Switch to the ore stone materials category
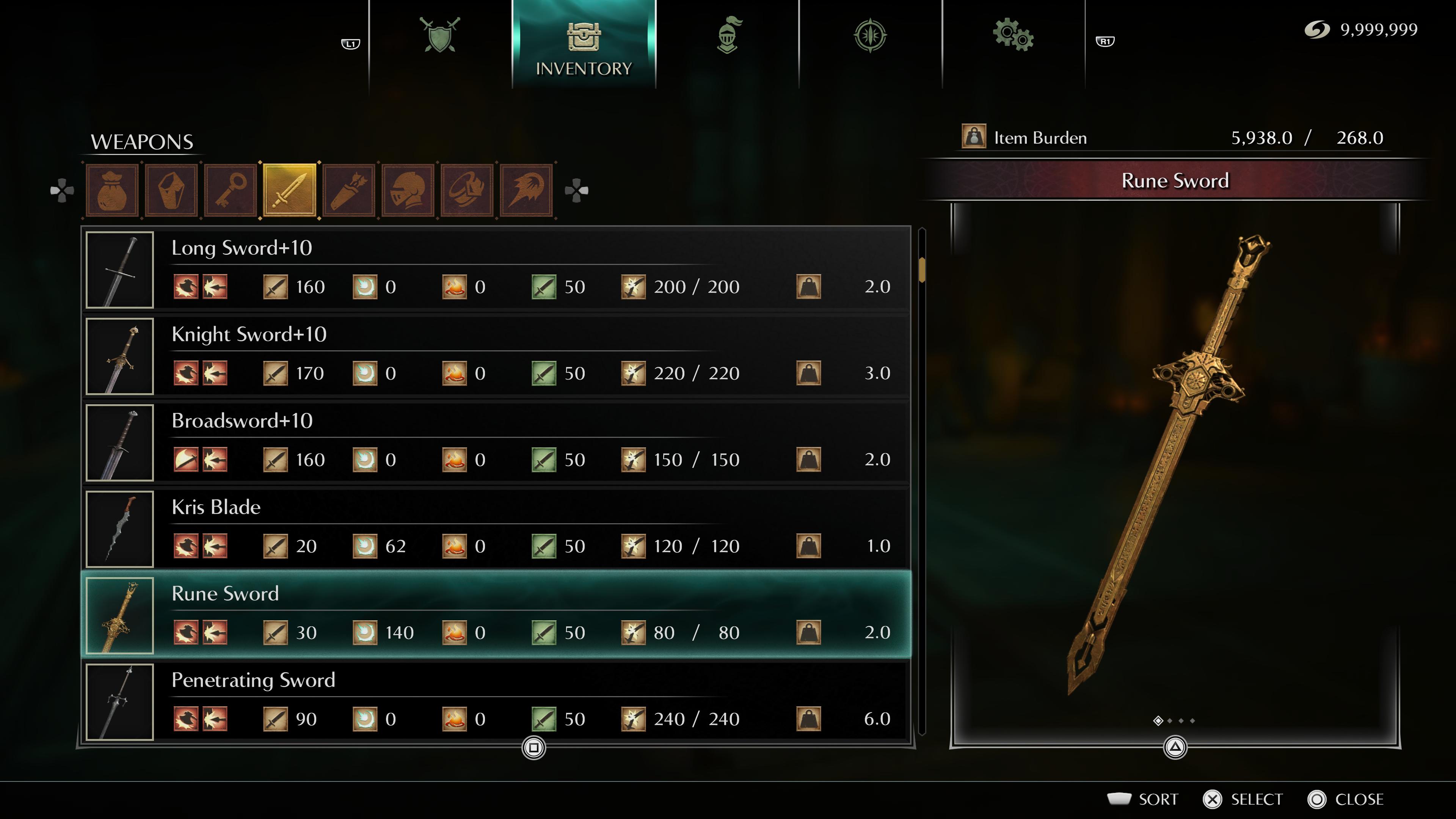This screenshot has height=819, width=1456. click(x=171, y=190)
